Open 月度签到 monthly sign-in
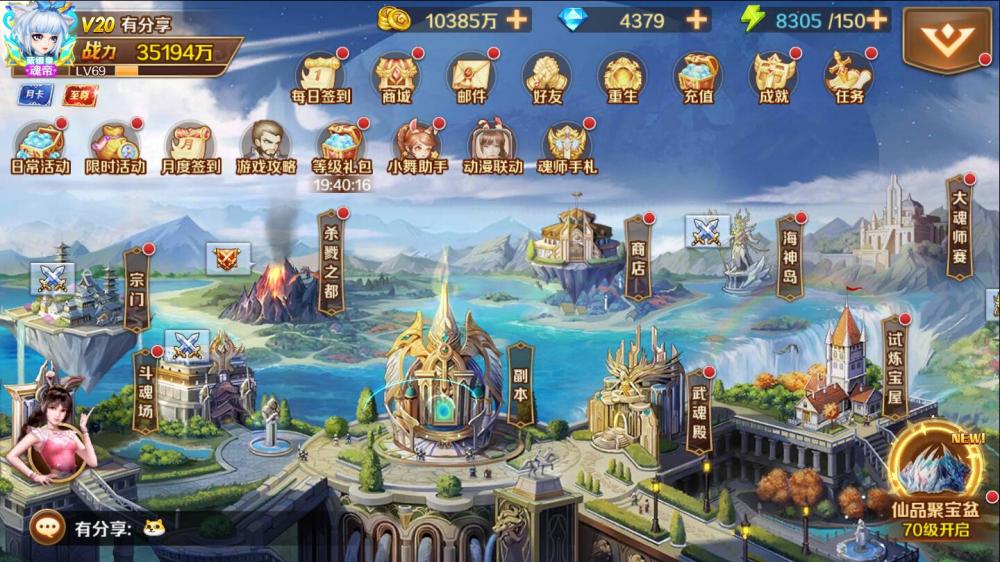The height and width of the screenshot is (562, 1000). 192,147
